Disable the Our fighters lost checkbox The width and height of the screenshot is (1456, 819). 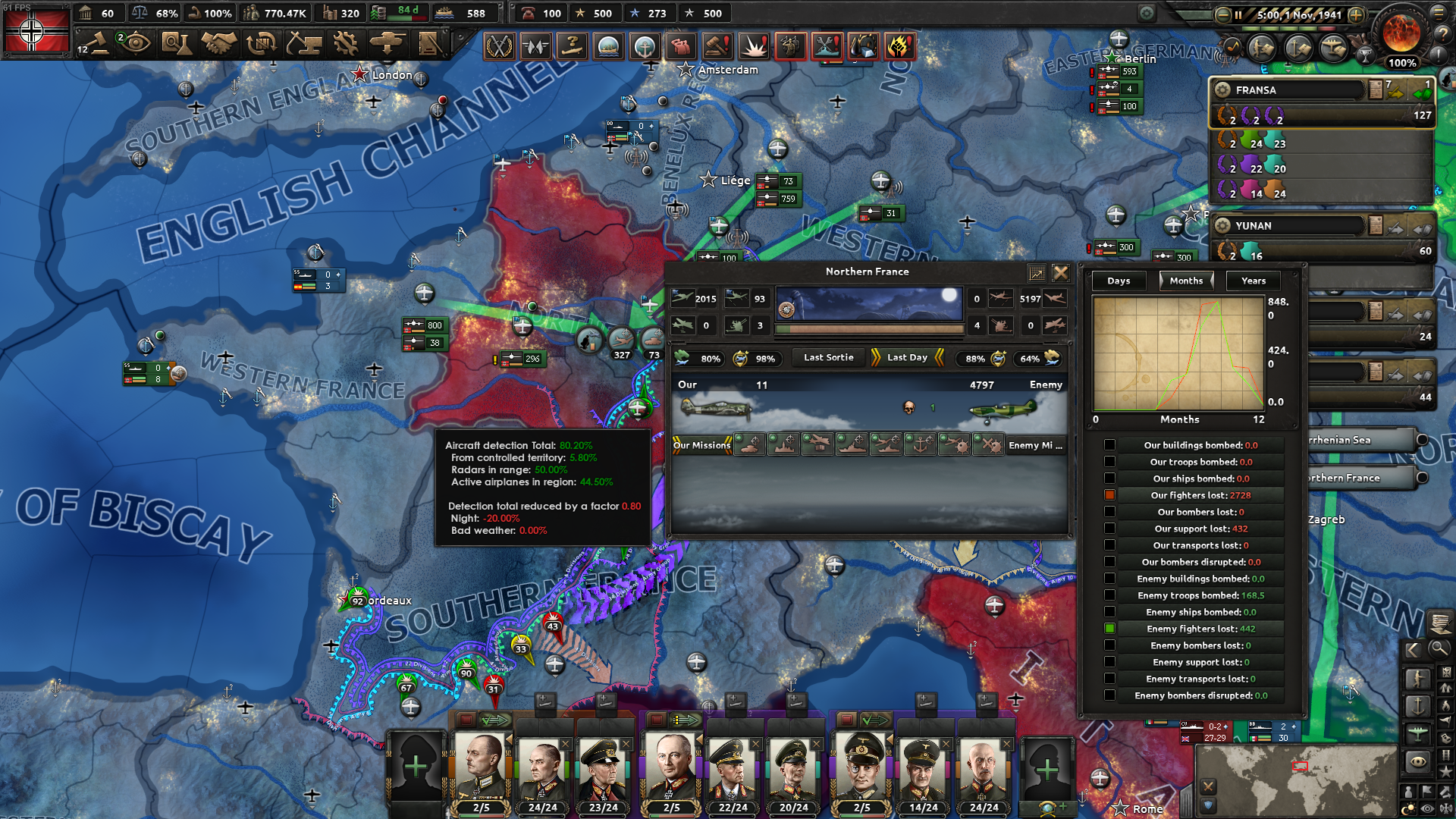(1110, 494)
